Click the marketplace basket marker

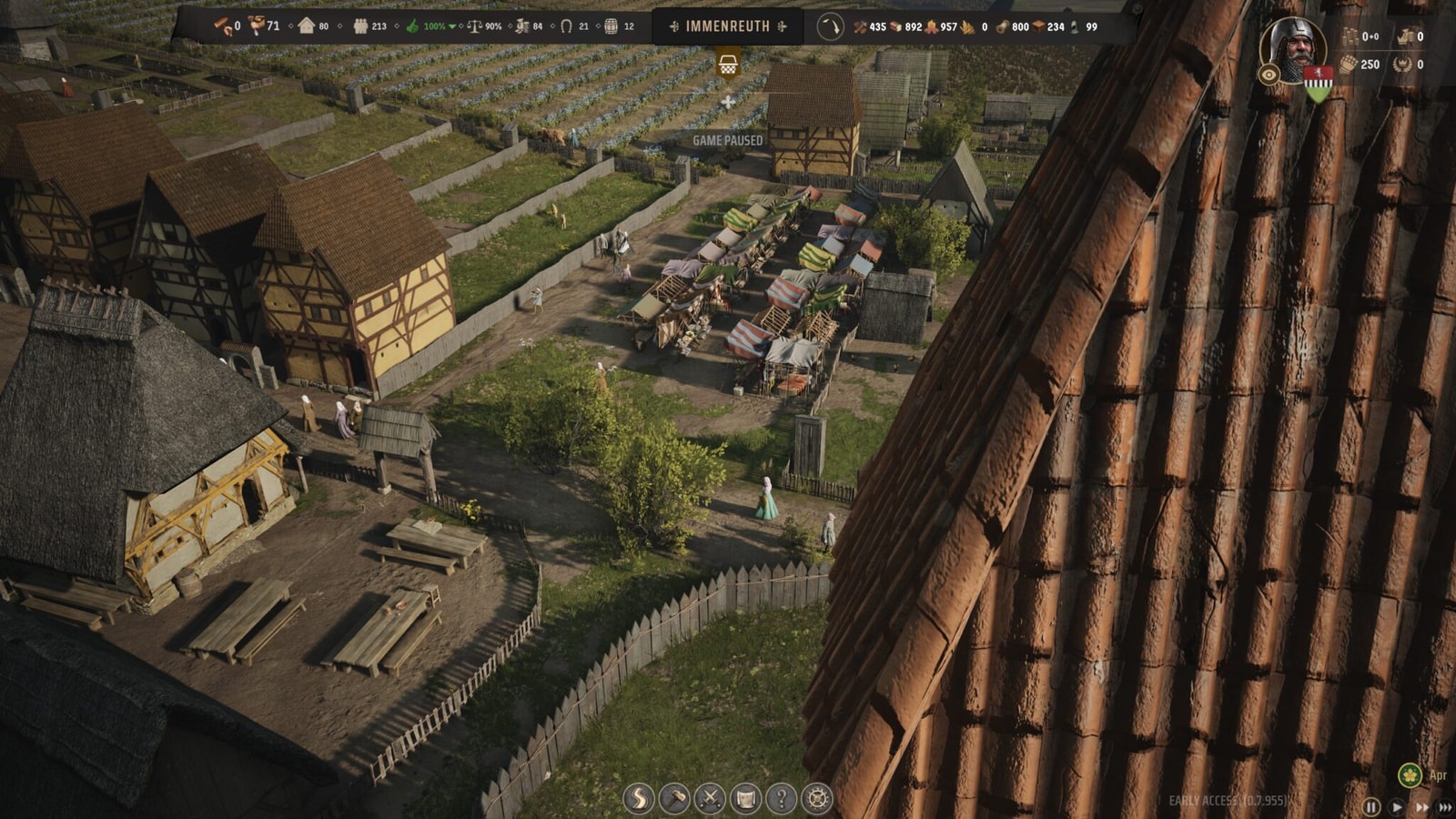728,65
